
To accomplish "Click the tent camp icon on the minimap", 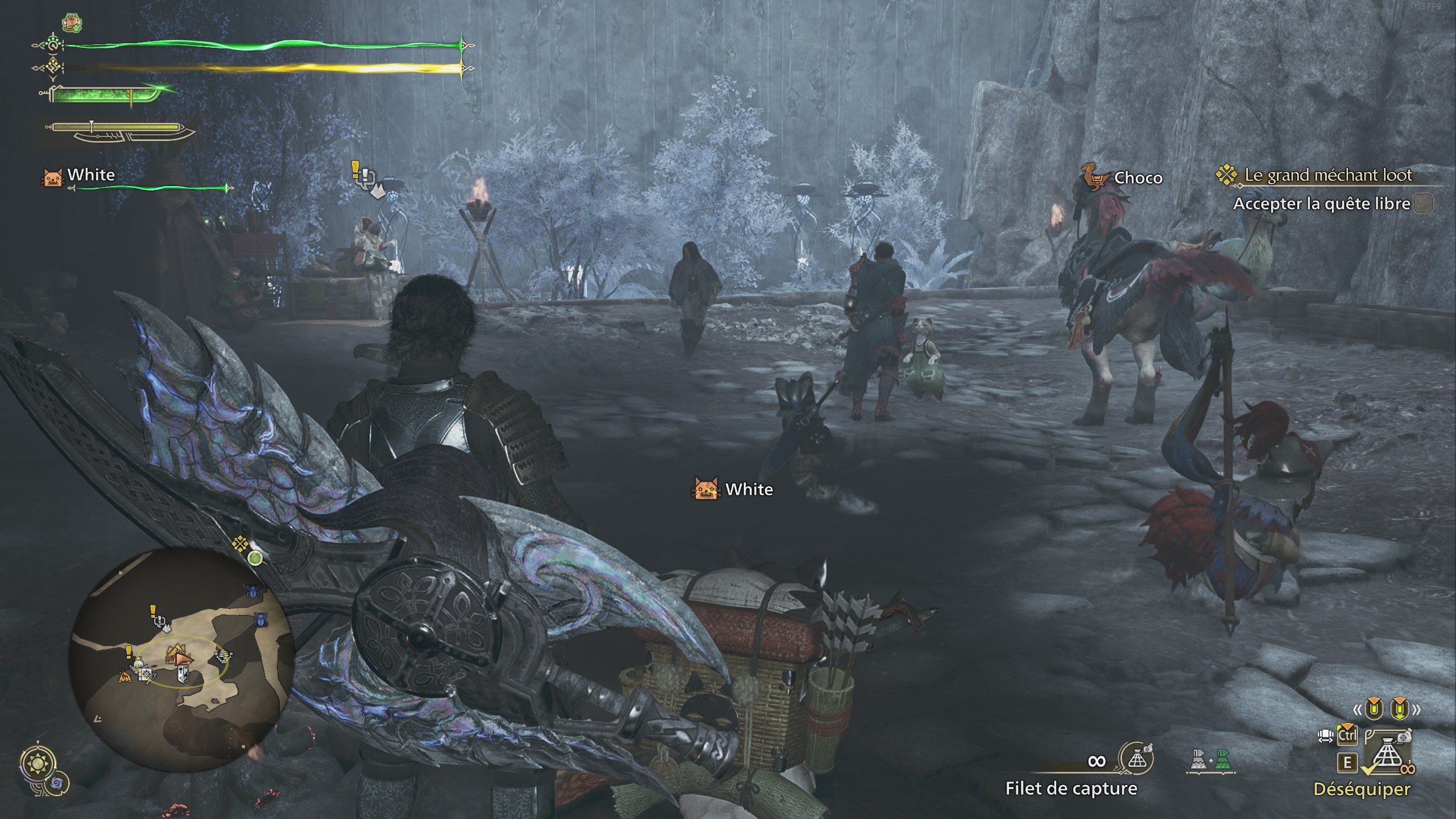I will tap(125, 676).
